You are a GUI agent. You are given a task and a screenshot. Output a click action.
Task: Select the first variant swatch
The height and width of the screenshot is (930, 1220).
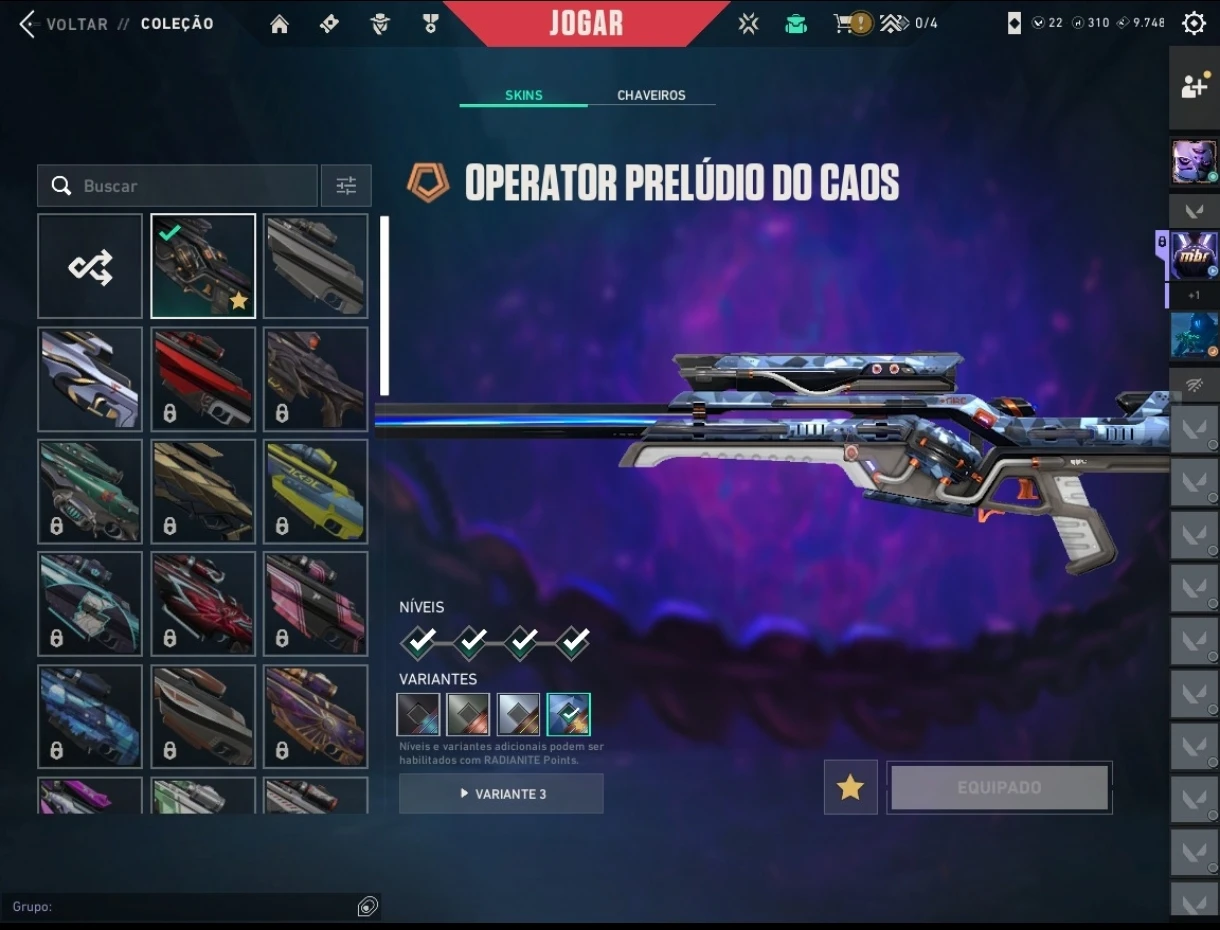tap(418, 714)
